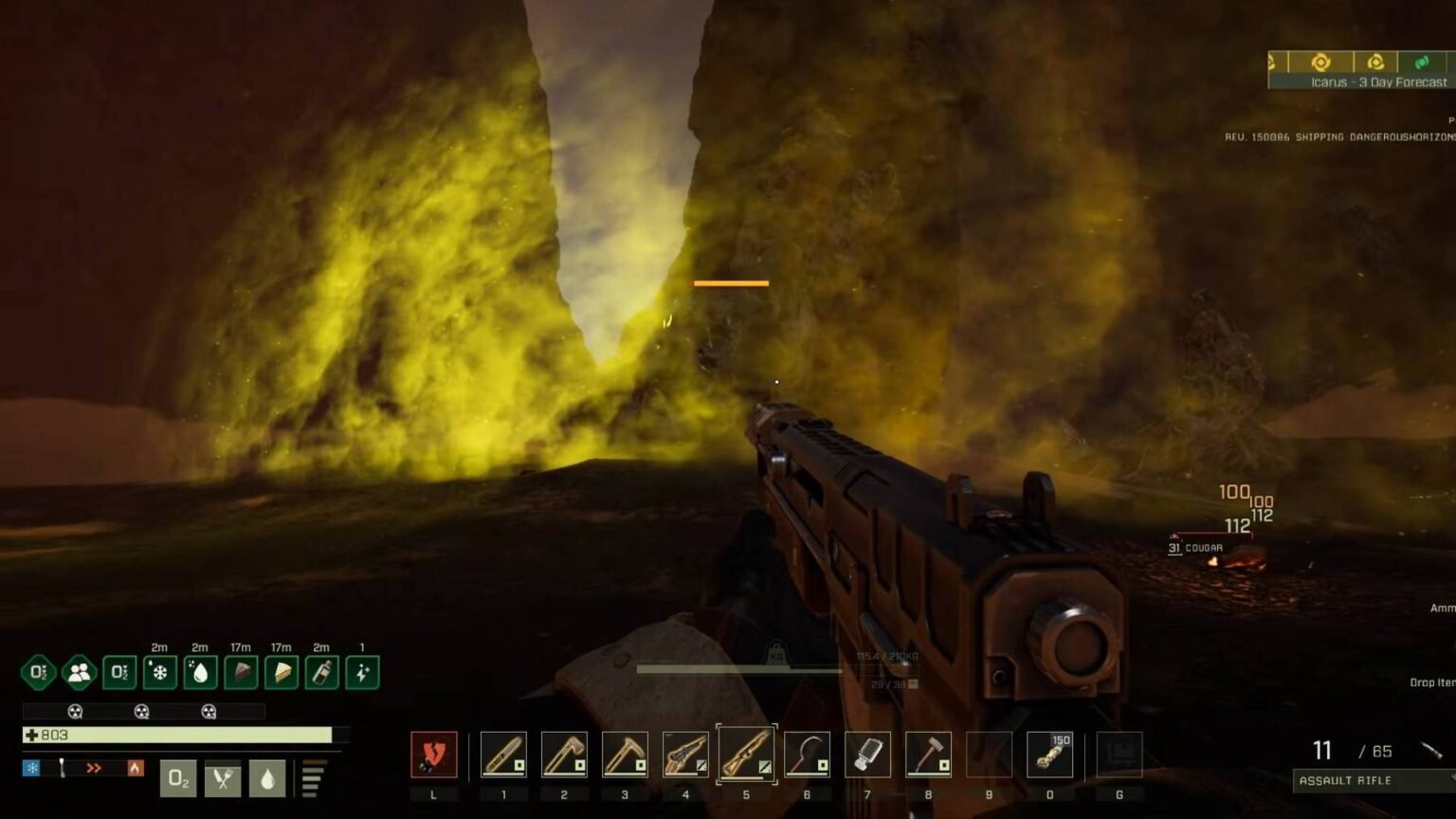1456x819 pixels.
Task: Select the hammer in hotbar slot 8
Action: (928, 754)
